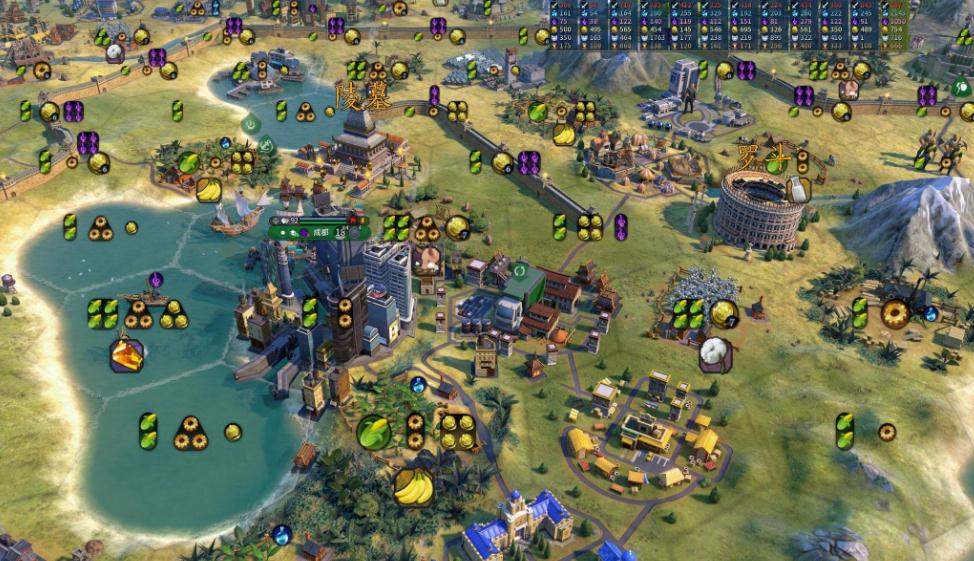The width and height of the screenshot is (974, 561).
Task: Open the 成都 city banner
Action: 318,232
